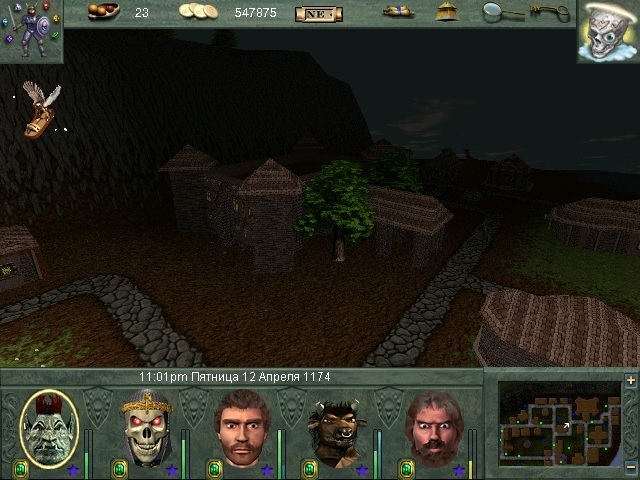Zoom in the minimap with plus button
640x480 pixels.
coord(630,381)
